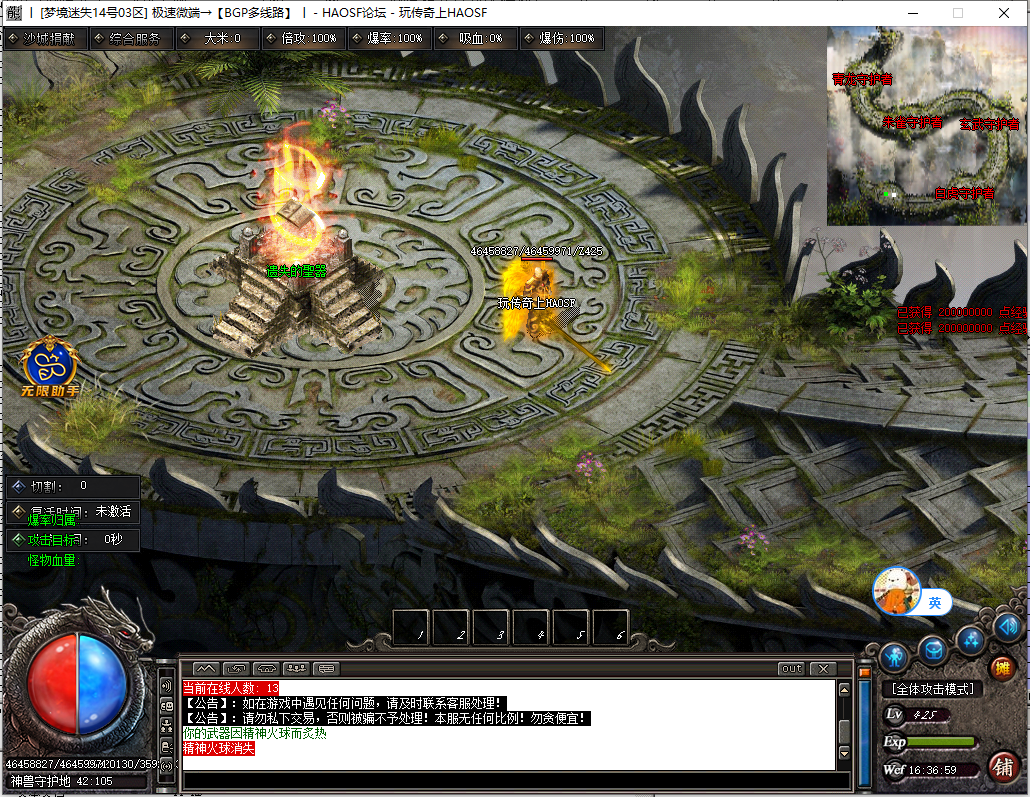
Task: Open the skills sparkle icon
Action: click(x=970, y=639)
